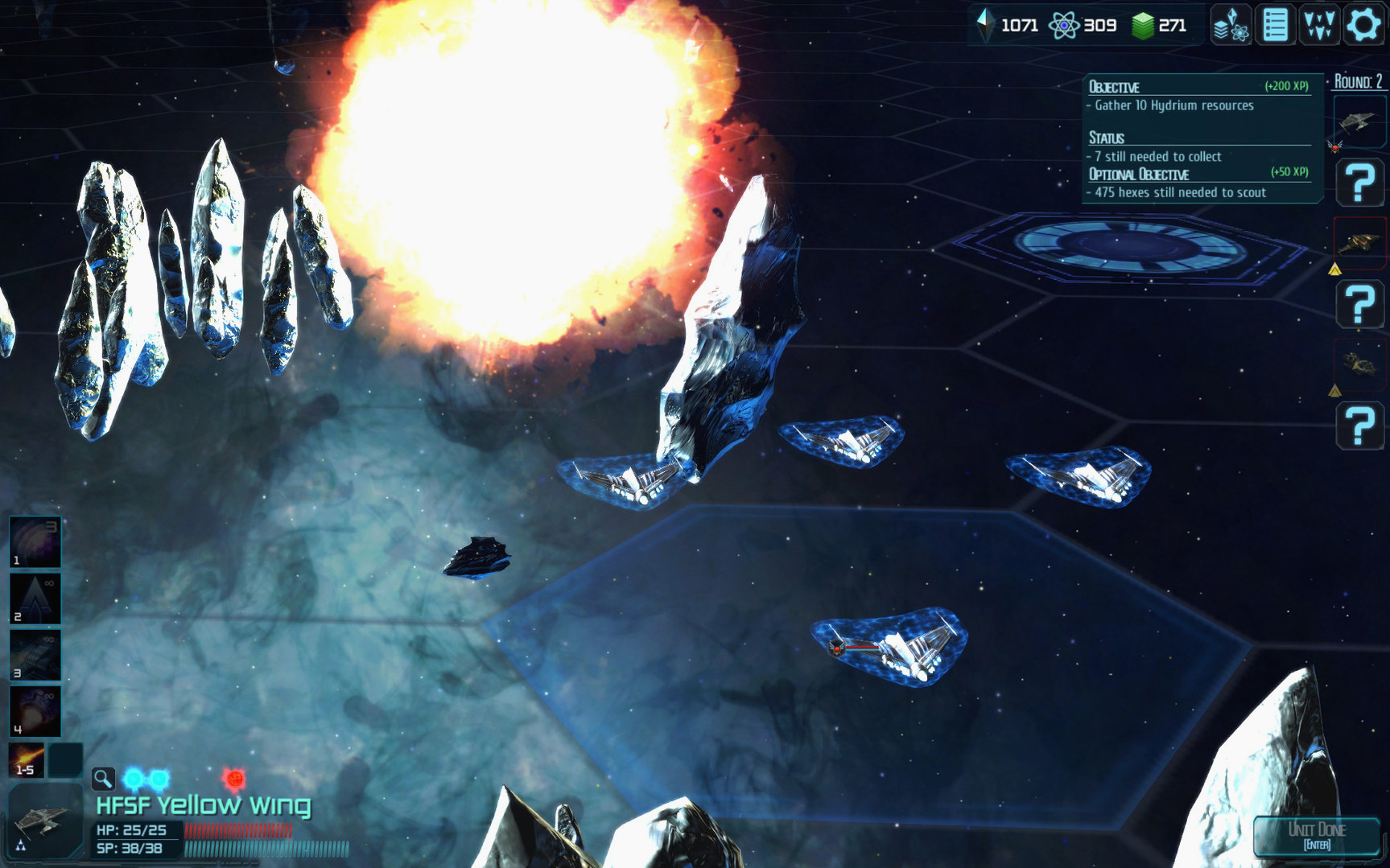
Task: Use the glowing orb ability slot 4
Action: point(35,711)
